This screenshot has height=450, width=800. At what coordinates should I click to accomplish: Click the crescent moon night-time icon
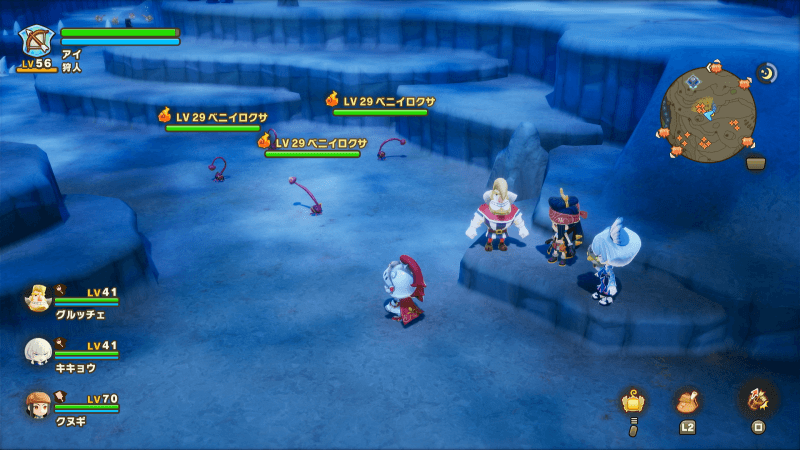click(x=767, y=73)
